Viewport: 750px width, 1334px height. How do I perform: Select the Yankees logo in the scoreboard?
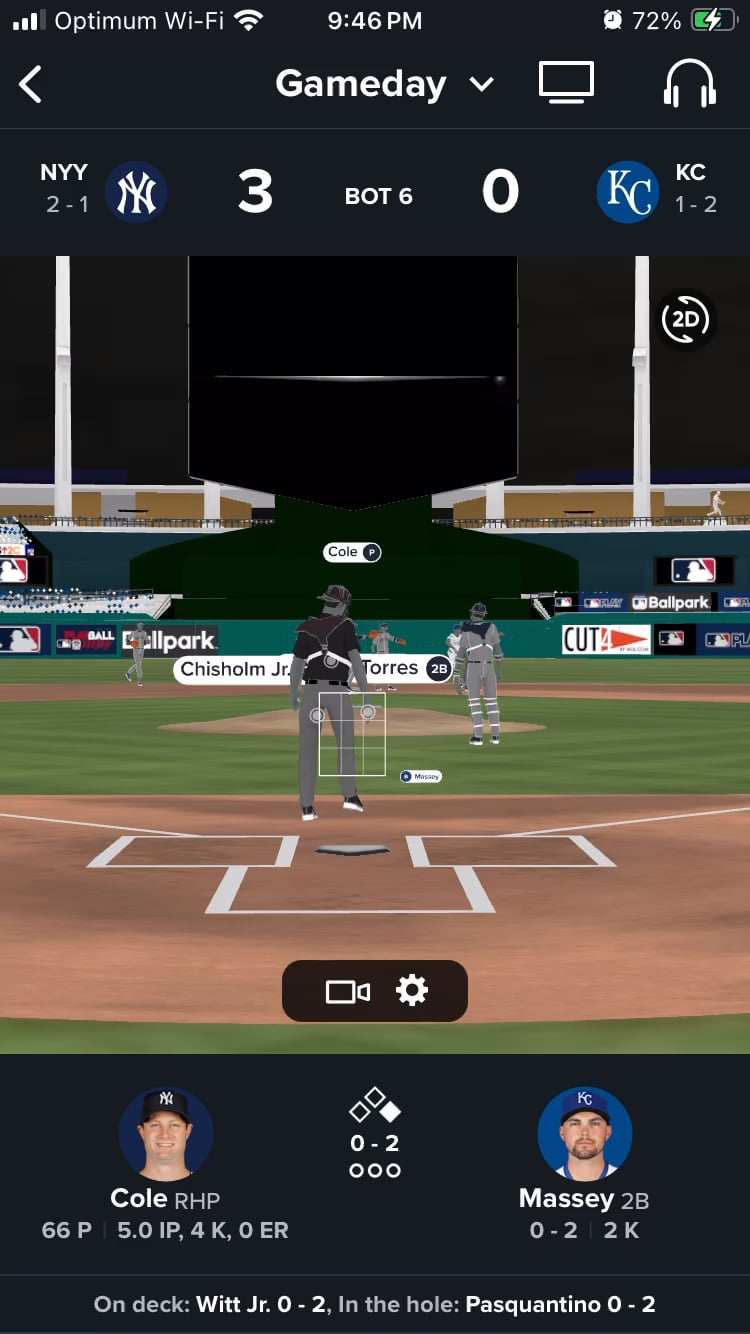(x=136, y=192)
